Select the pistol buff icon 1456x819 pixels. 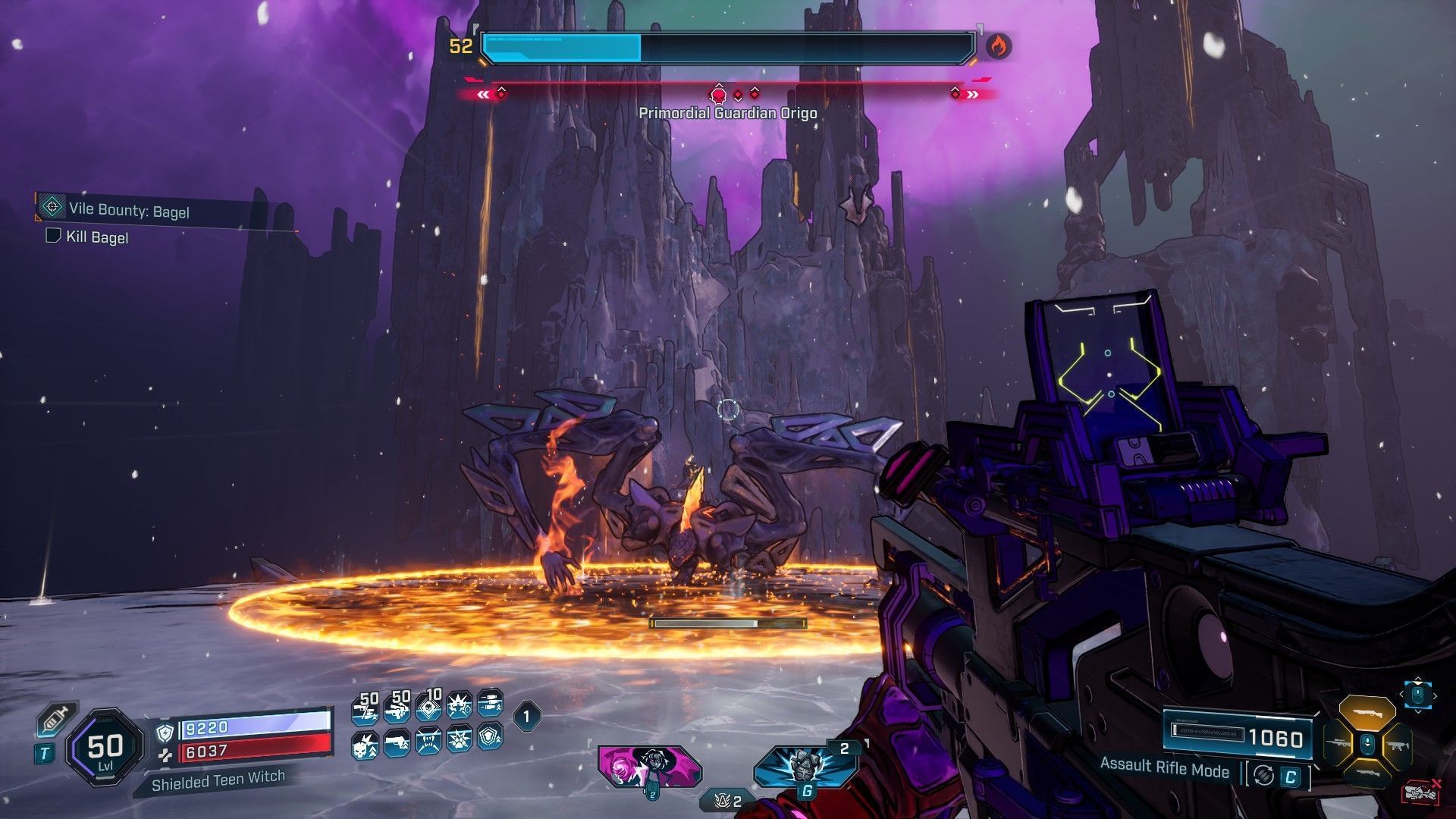(397, 744)
